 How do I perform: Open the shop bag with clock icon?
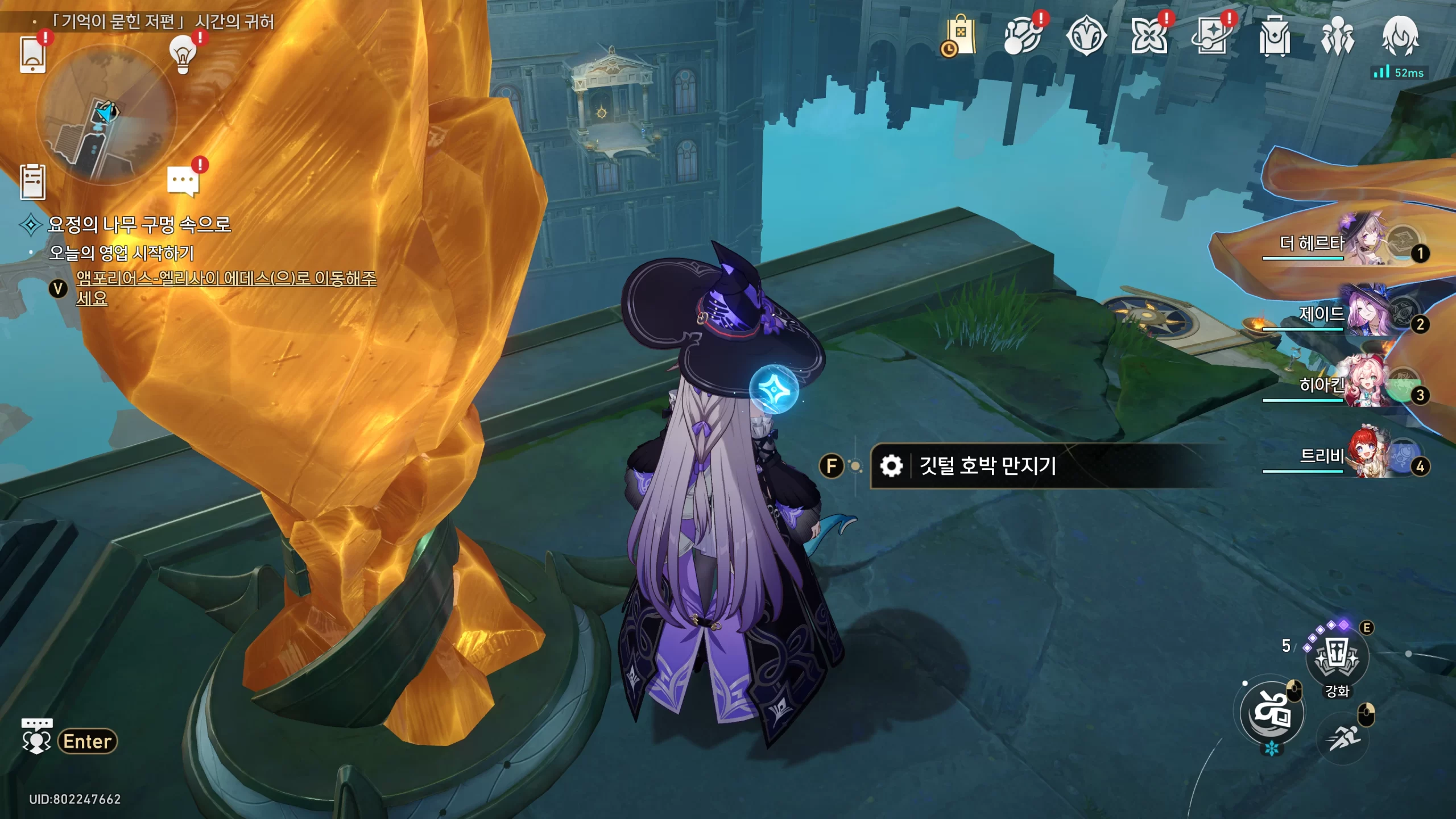pyautogui.click(x=960, y=36)
